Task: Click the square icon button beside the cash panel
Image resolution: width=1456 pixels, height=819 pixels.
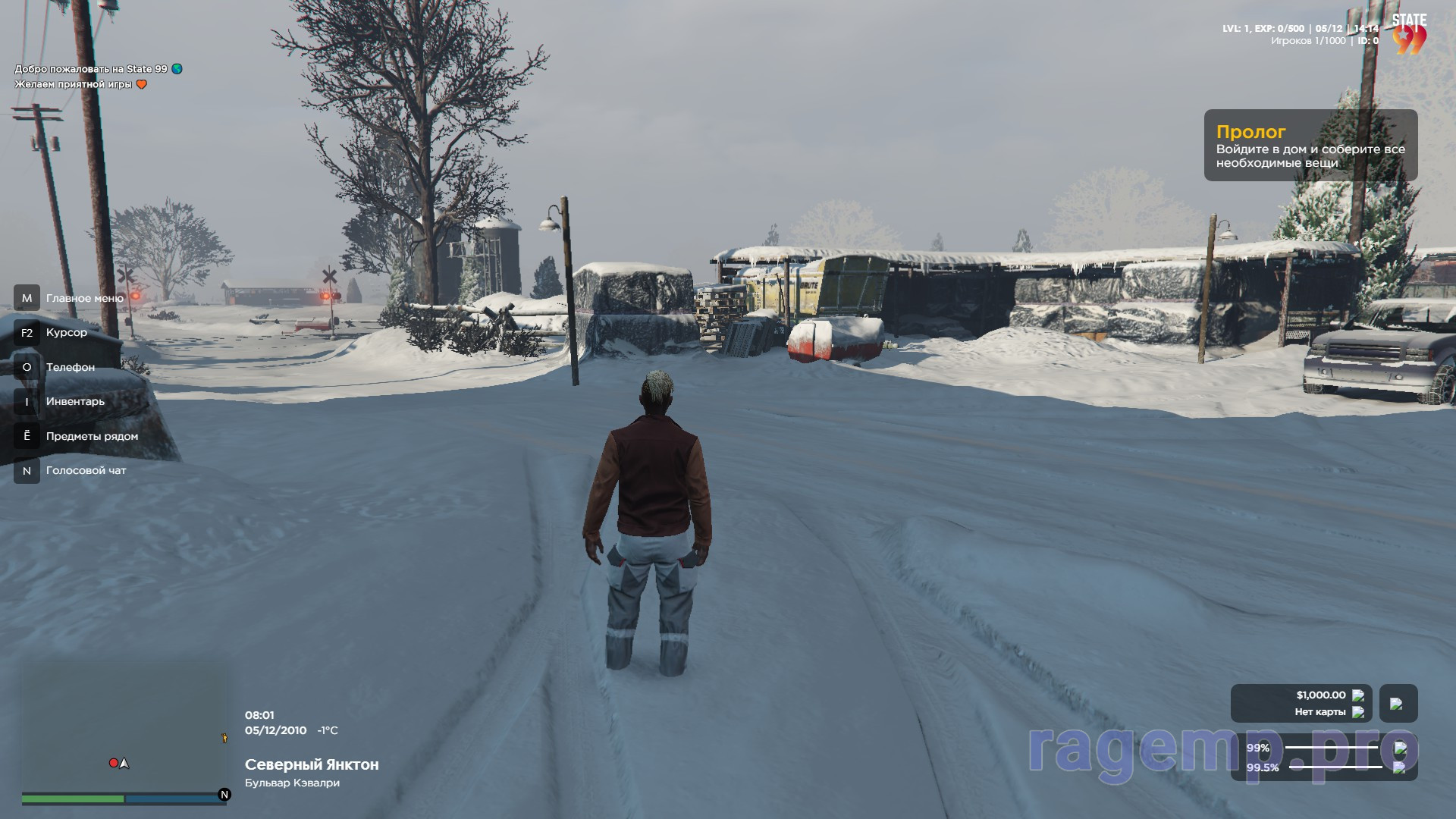Action: (x=1397, y=704)
